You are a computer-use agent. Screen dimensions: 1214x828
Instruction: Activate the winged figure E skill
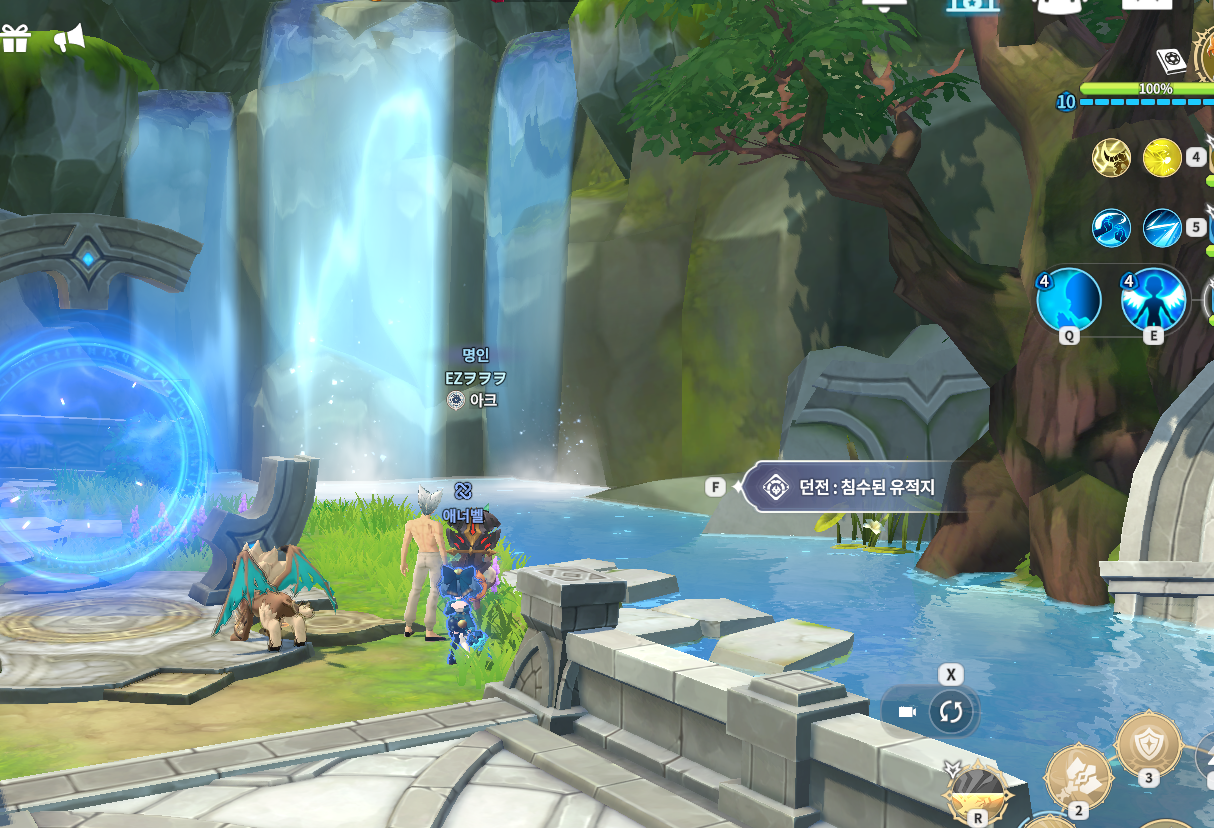pyautogui.click(x=1153, y=300)
